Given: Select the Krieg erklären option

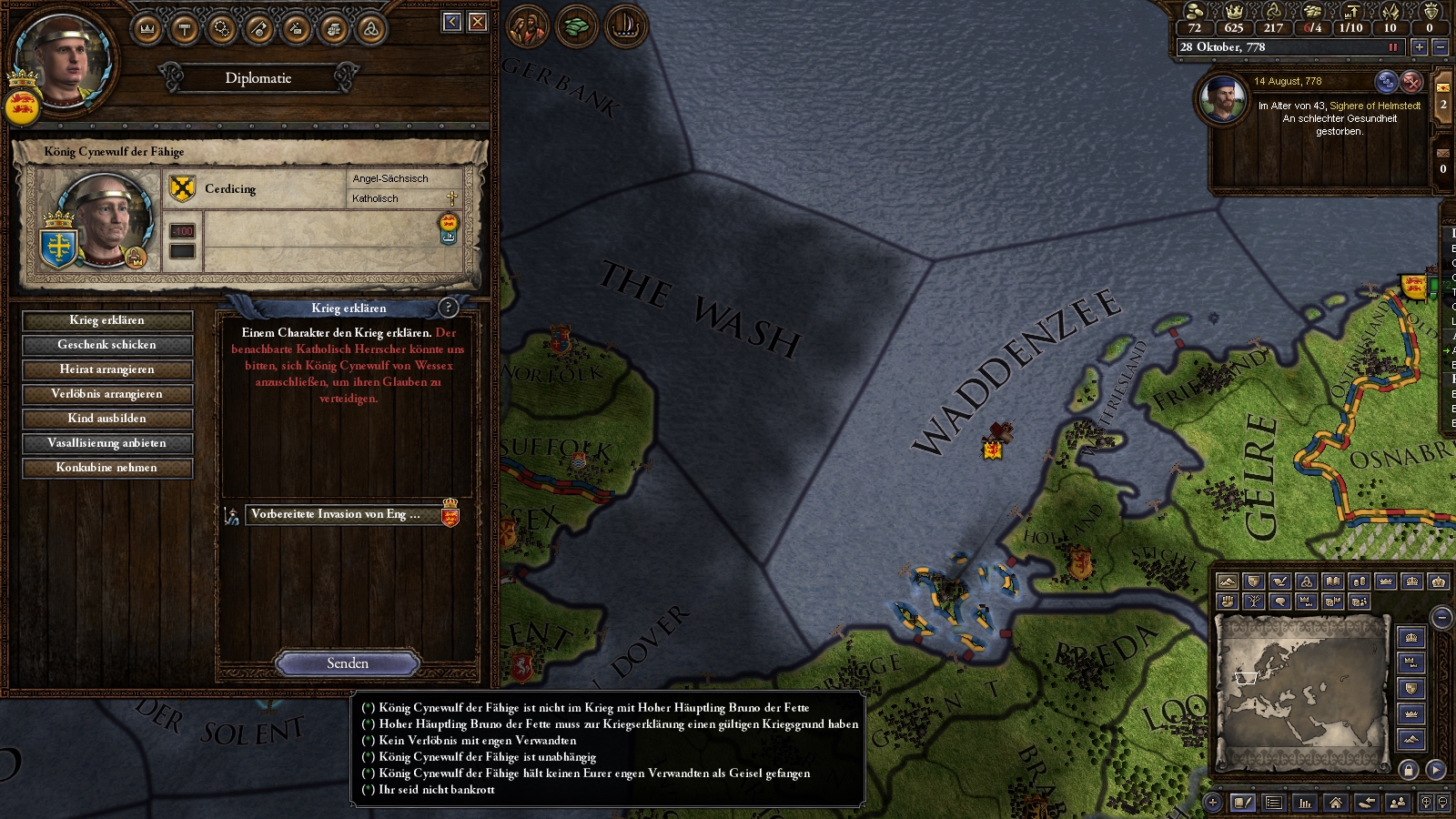Looking at the screenshot, I should point(107,320).
